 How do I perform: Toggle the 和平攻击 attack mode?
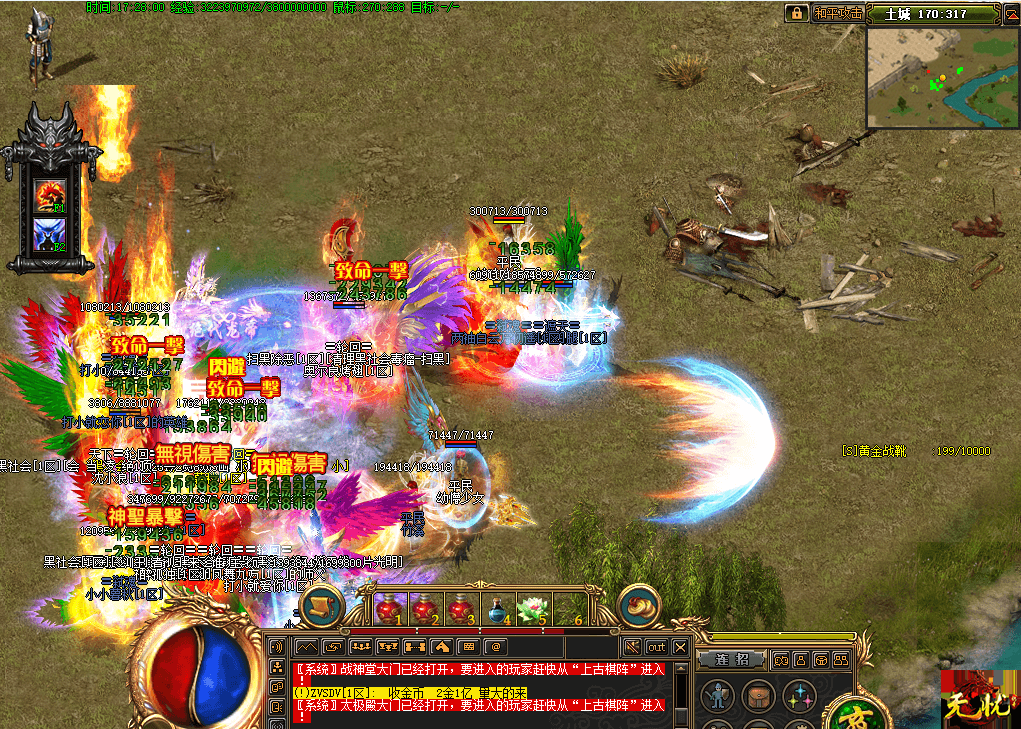[x=837, y=13]
